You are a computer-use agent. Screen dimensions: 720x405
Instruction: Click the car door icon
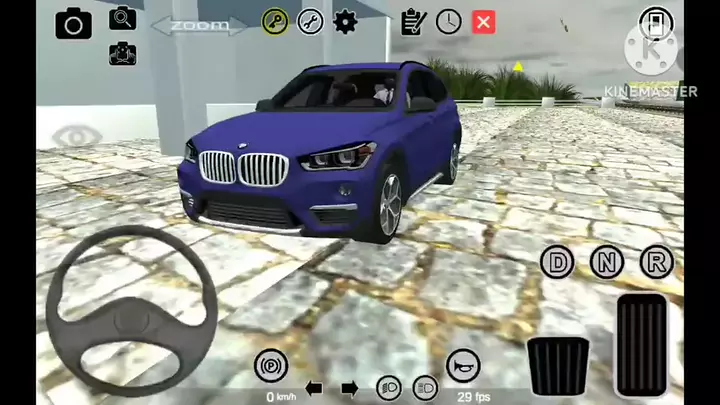pyautogui.click(x=654, y=23)
